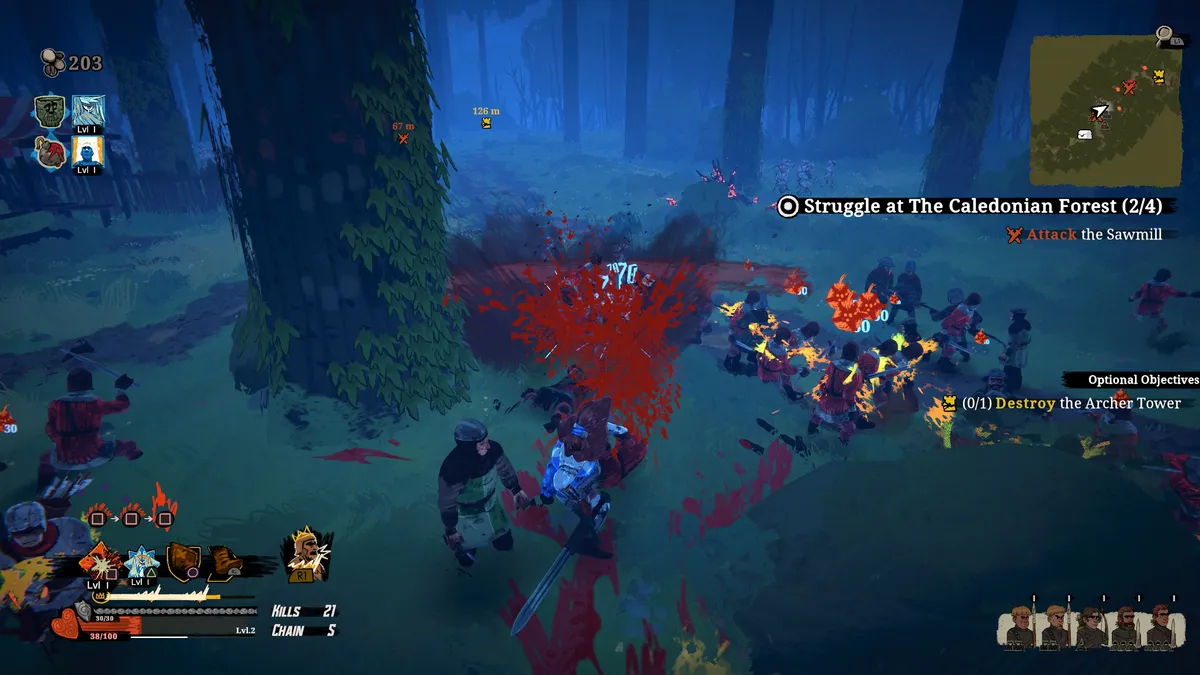The height and width of the screenshot is (675, 1200).
Task: Select the orange crossed-swords minimap marker
Action: (x=1129, y=88)
